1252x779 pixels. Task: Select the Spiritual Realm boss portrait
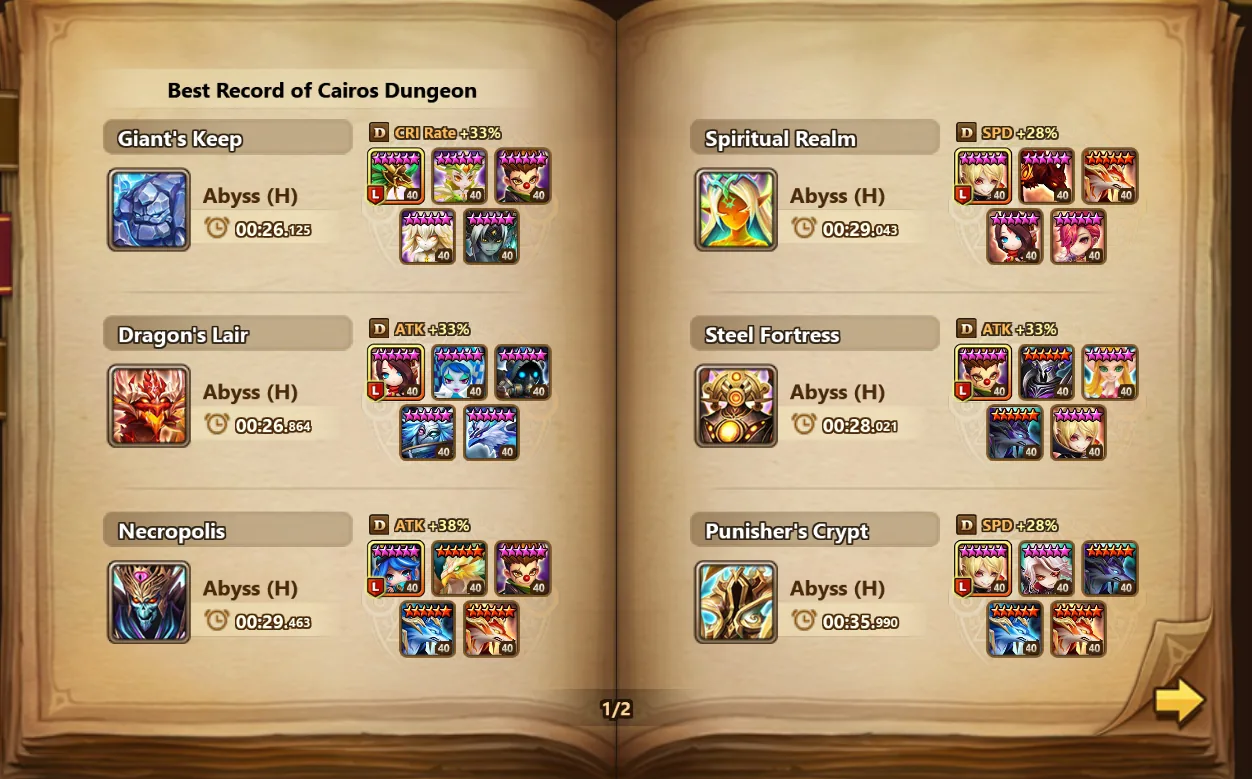click(736, 209)
